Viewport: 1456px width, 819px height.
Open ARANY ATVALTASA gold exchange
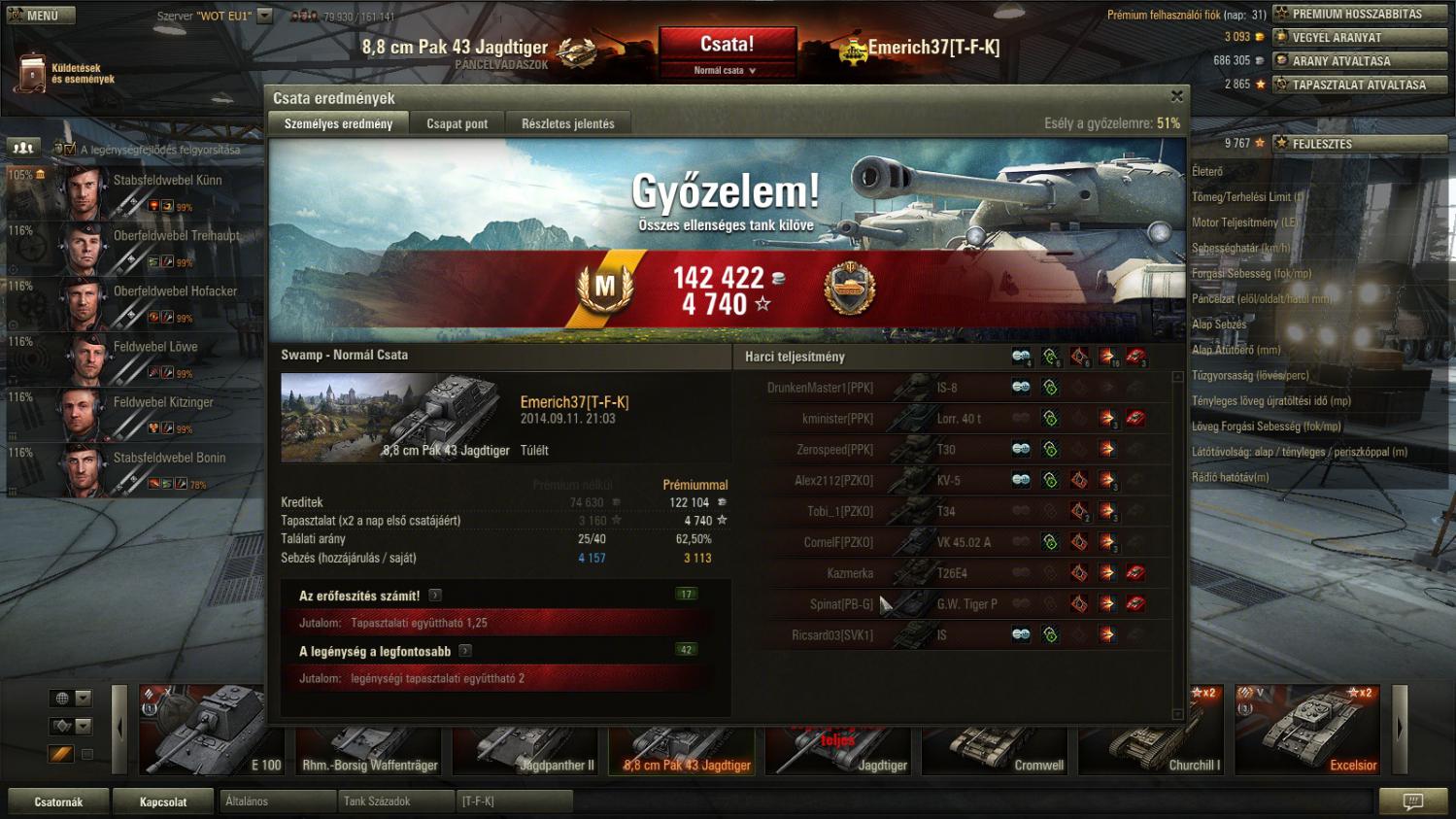(x=1358, y=60)
